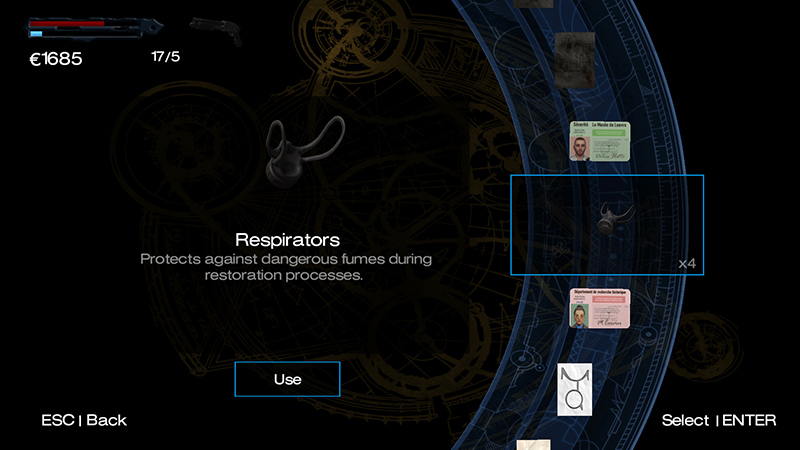Select the faded dark document above the green card
Image resolution: width=800 pixels, height=450 pixels.
pos(575,53)
